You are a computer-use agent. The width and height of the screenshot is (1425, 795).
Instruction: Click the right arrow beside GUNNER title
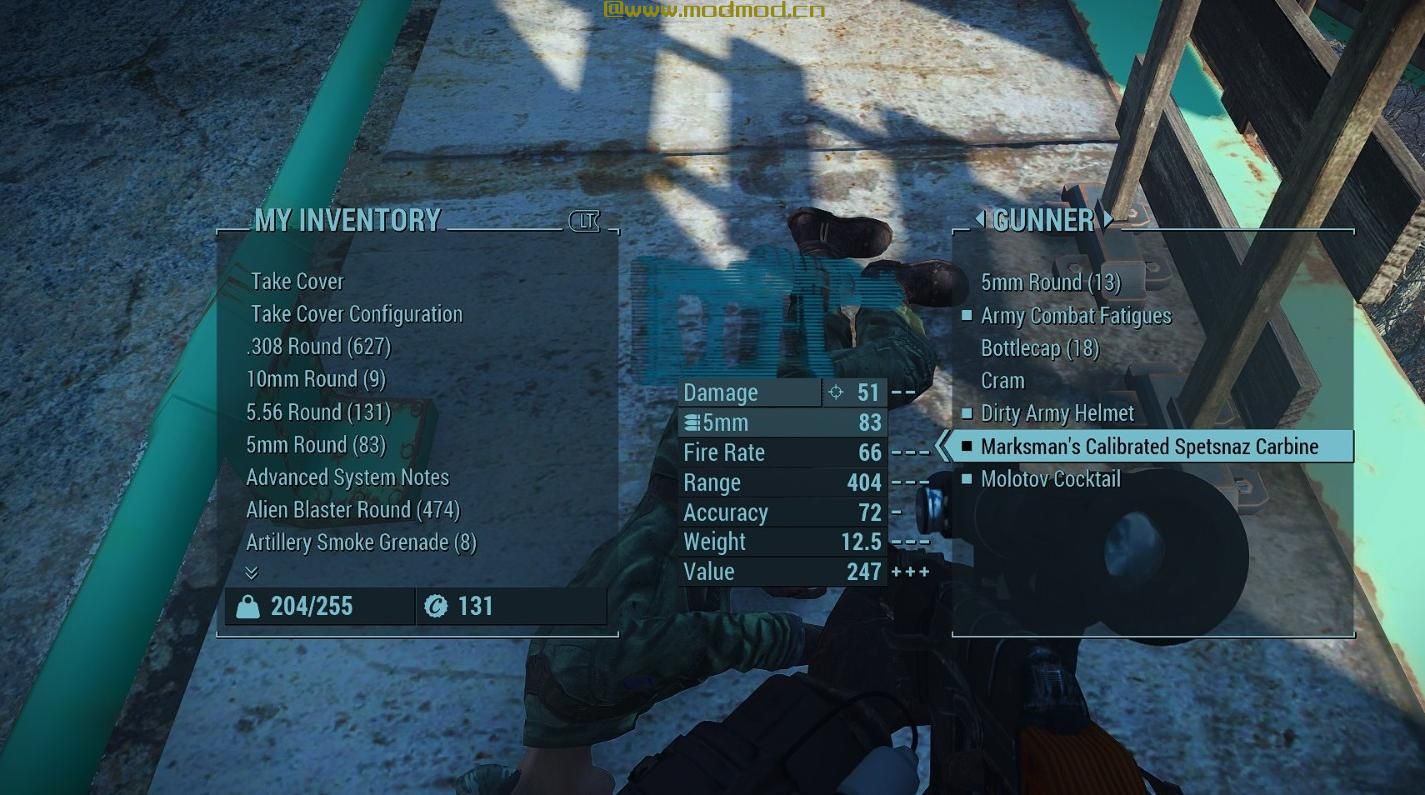[1108, 218]
